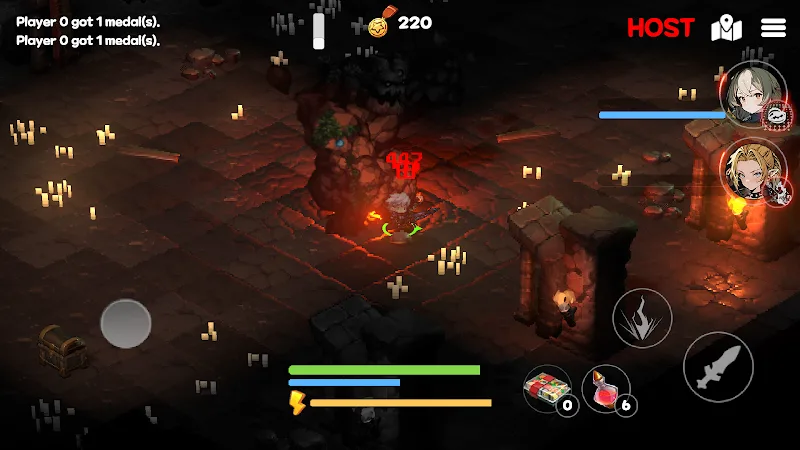Image resolution: width=800 pixels, height=450 pixels.
Task: Use the red health potion
Action: [605, 388]
